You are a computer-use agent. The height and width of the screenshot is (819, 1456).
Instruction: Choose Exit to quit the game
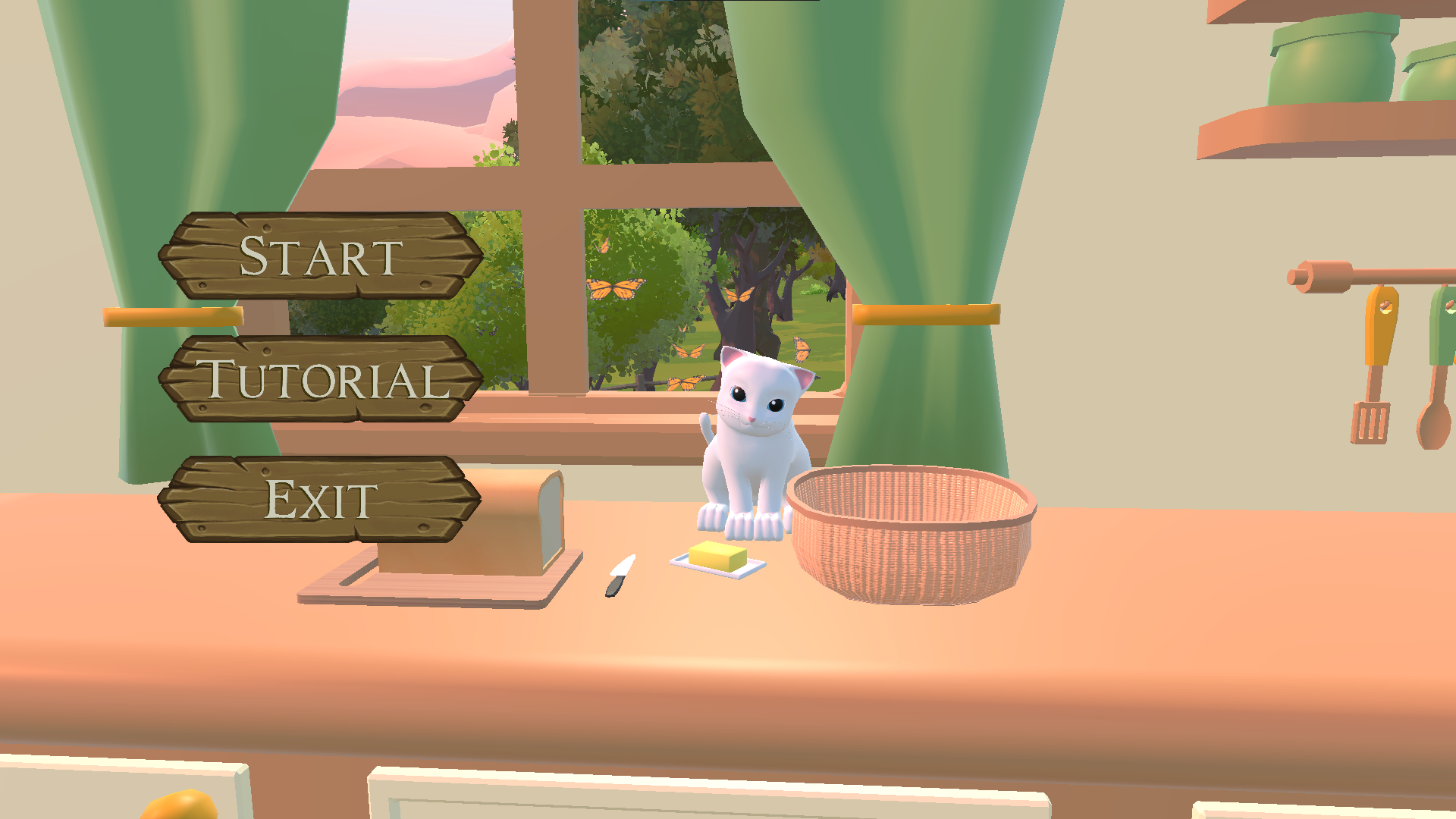click(x=320, y=499)
